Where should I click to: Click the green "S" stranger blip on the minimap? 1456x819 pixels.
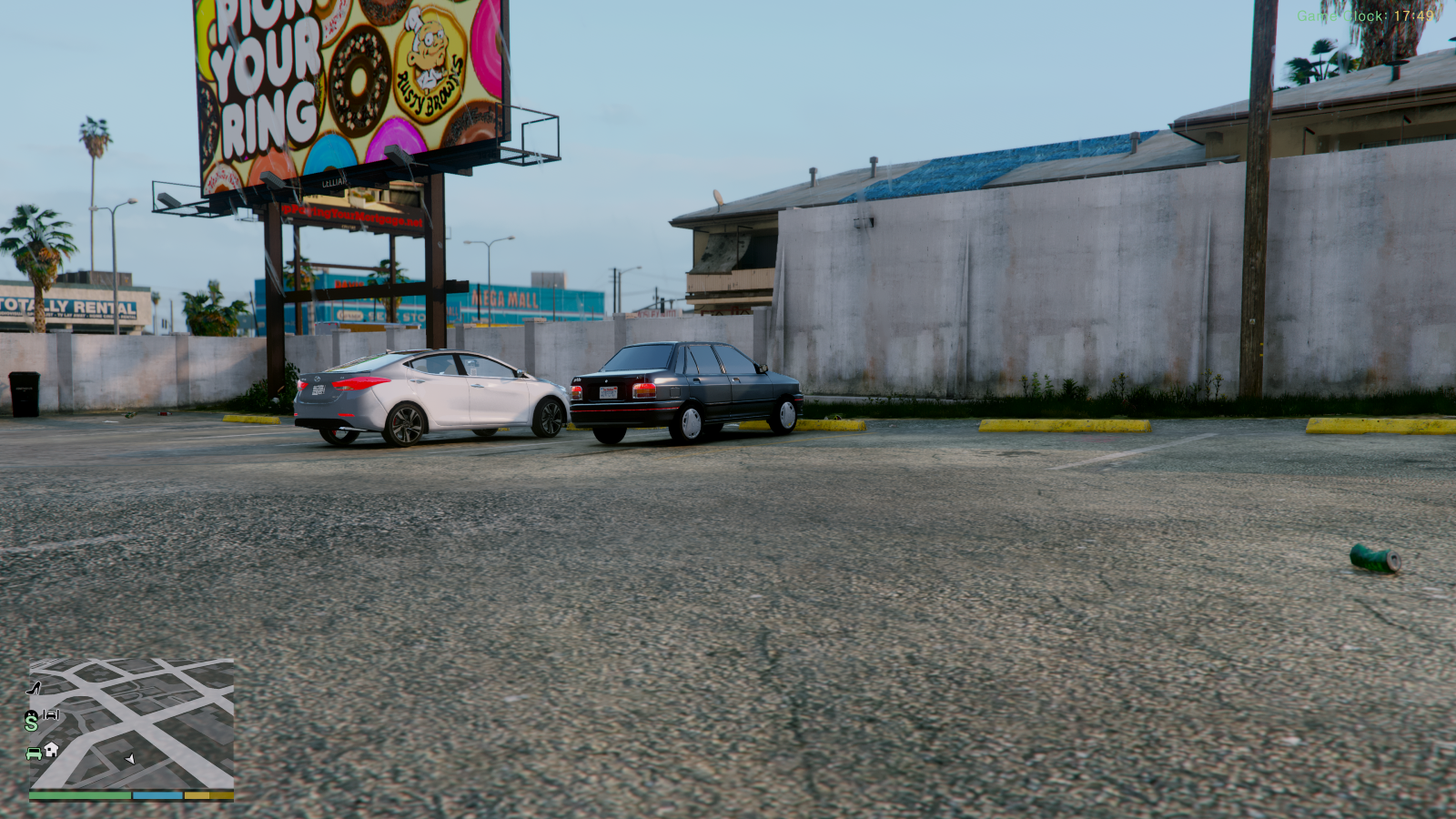pos(31,724)
